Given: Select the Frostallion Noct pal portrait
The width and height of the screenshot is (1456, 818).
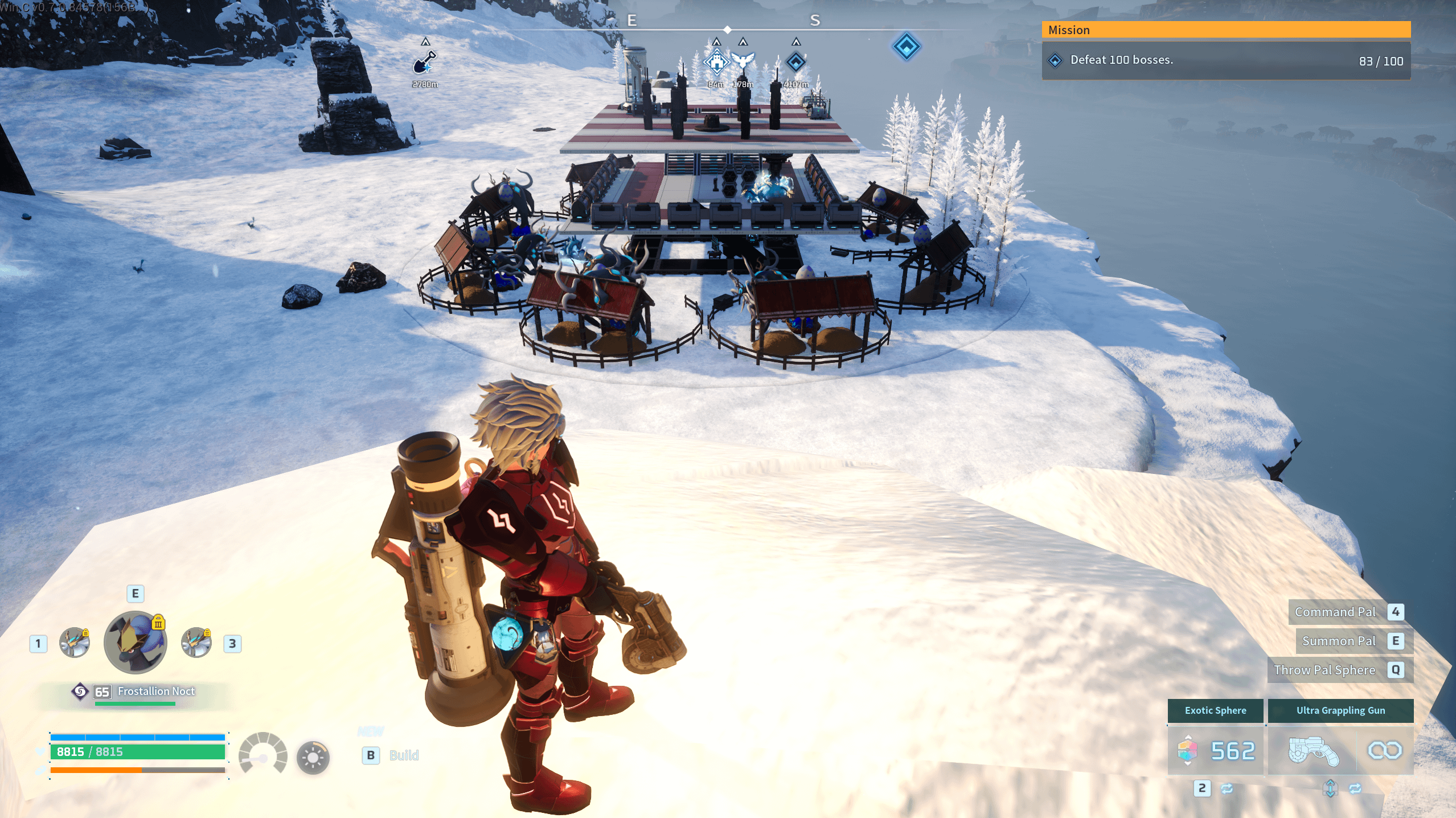Looking at the screenshot, I should coord(136,643).
